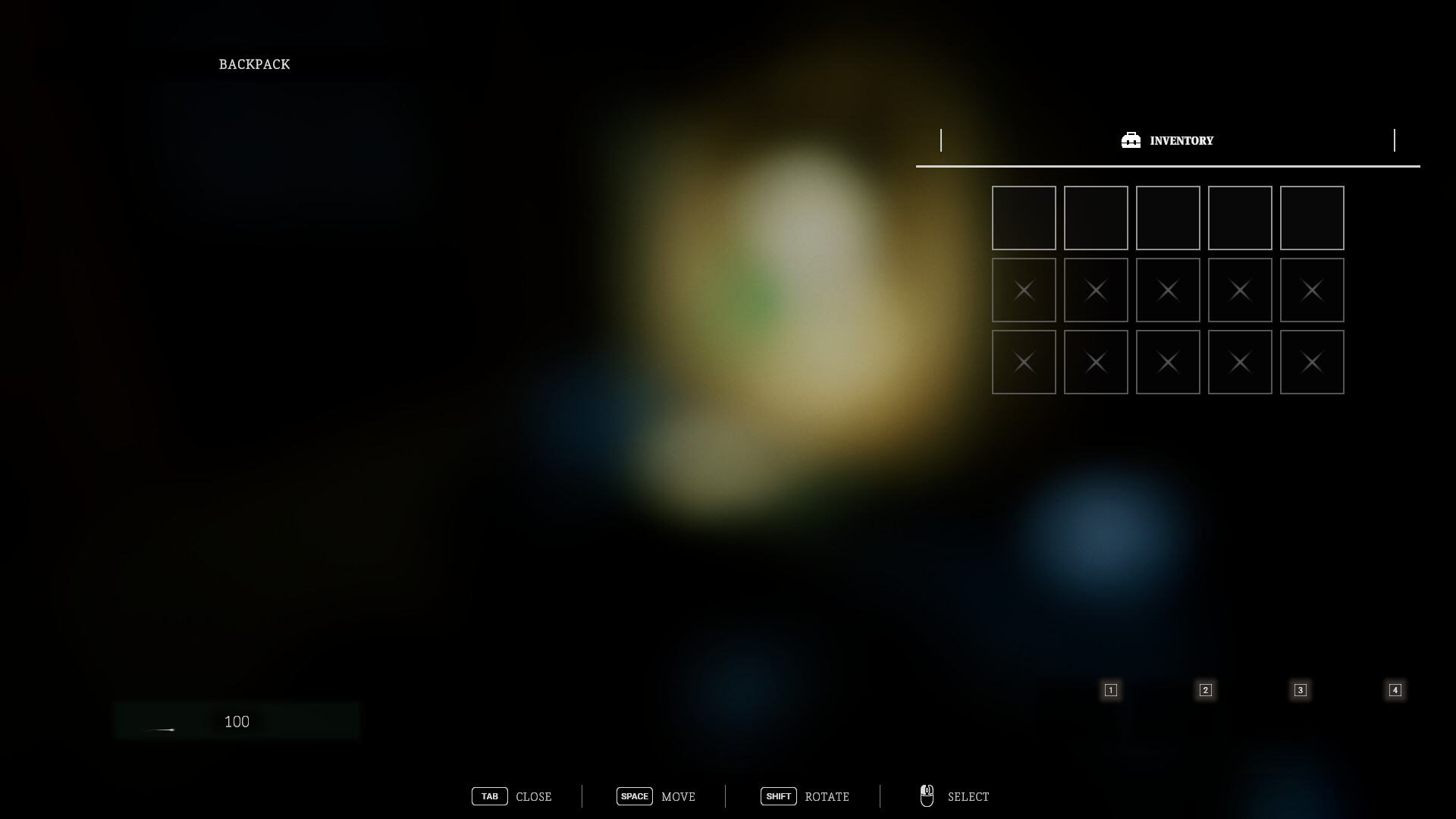Screen dimensions: 1456x819
Task: Click the right tab-switch bar beside INVENTORY
Action: point(1394,140)
